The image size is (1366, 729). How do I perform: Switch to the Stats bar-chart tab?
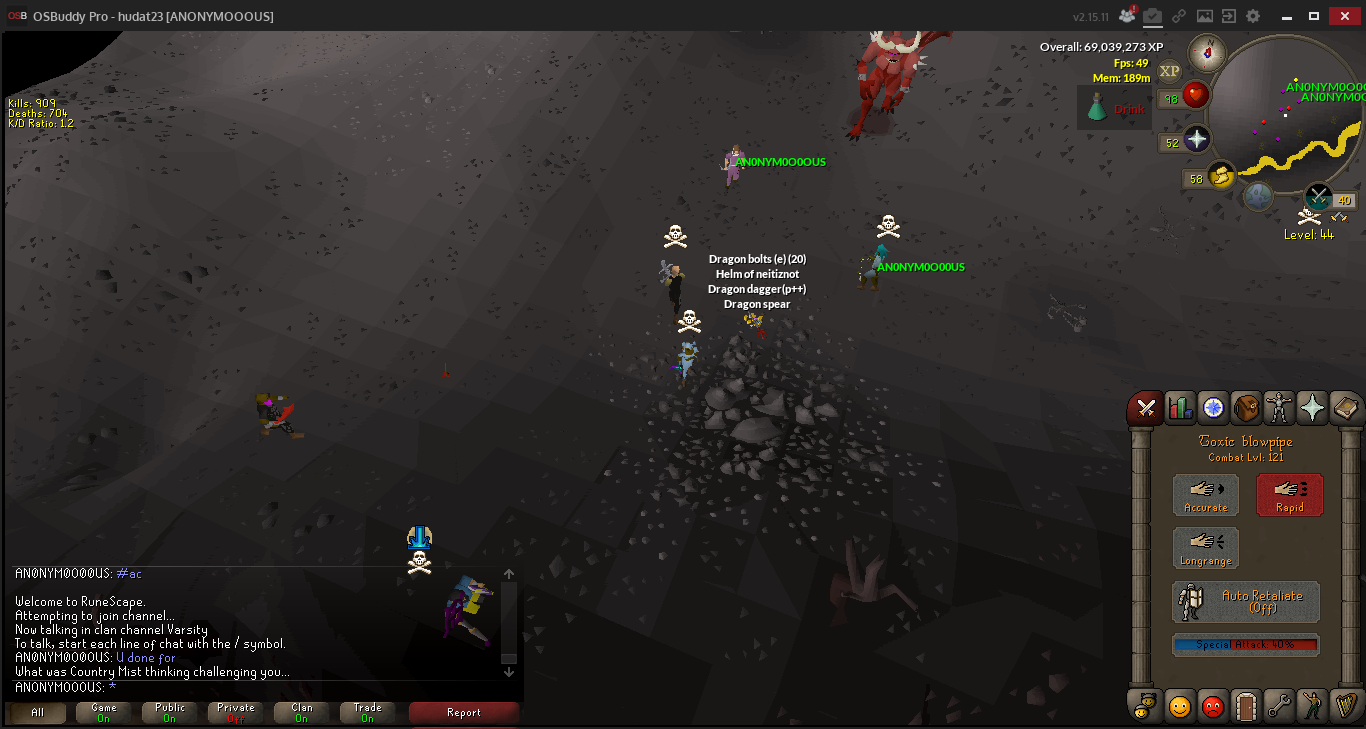coord(1180,408)
